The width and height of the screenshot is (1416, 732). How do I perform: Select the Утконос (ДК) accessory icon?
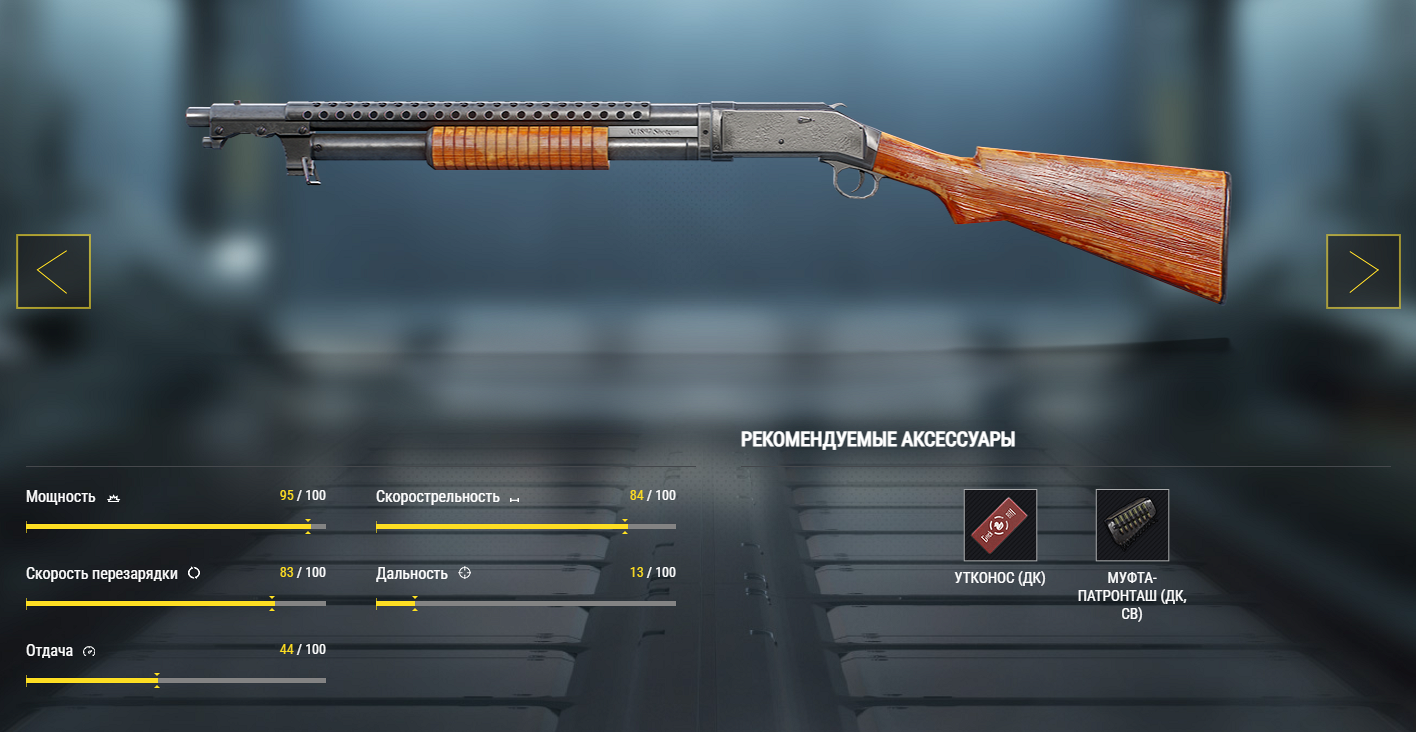[1000, 525]
